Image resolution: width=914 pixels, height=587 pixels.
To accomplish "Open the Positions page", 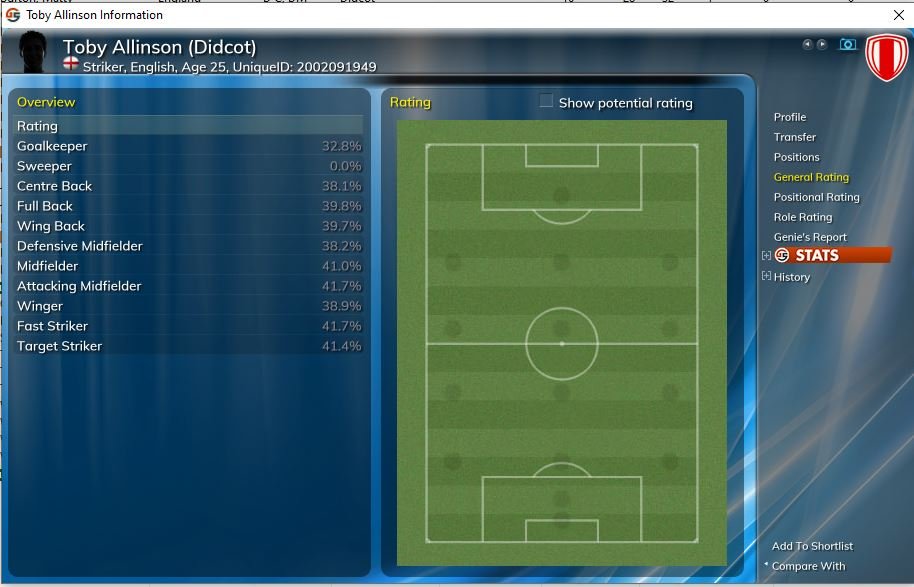I will (796, 157).
